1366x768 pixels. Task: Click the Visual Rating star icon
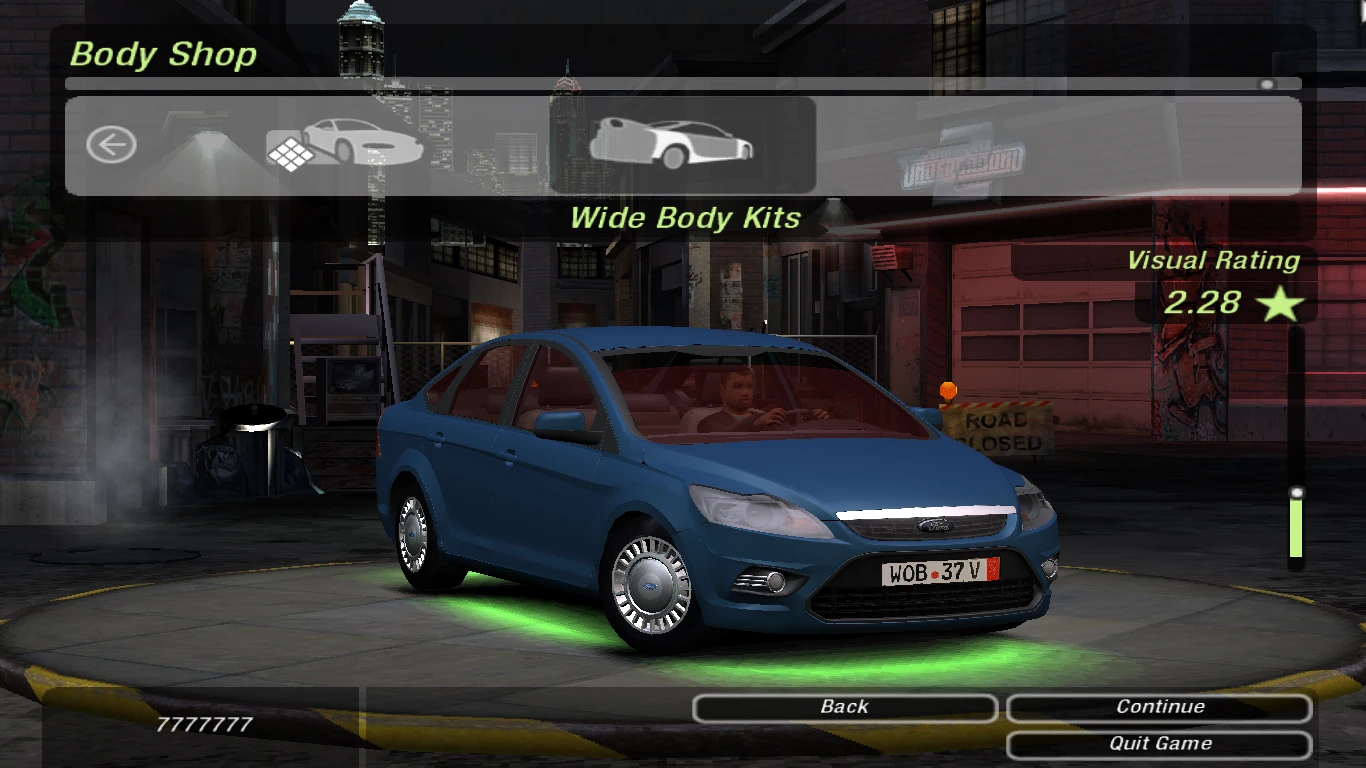[1280, 305]
